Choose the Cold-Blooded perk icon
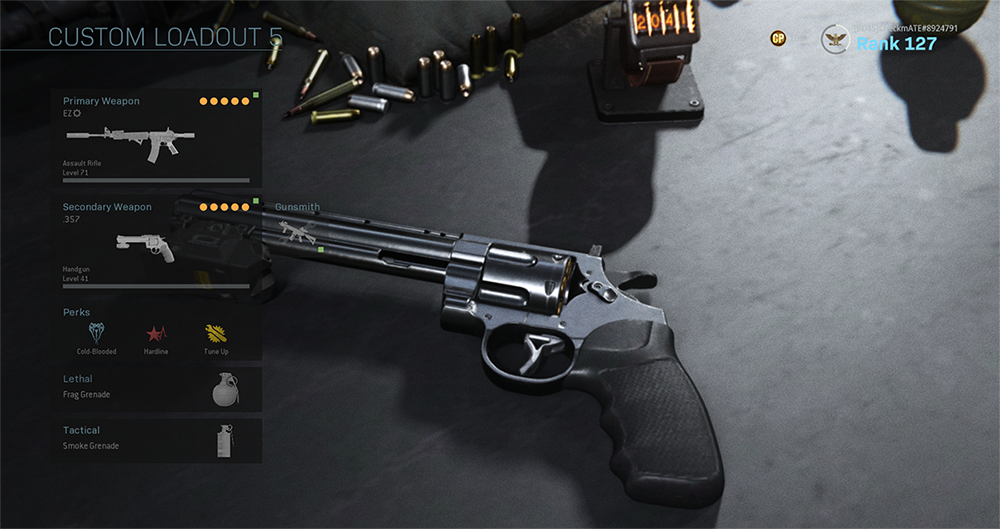 96,334
